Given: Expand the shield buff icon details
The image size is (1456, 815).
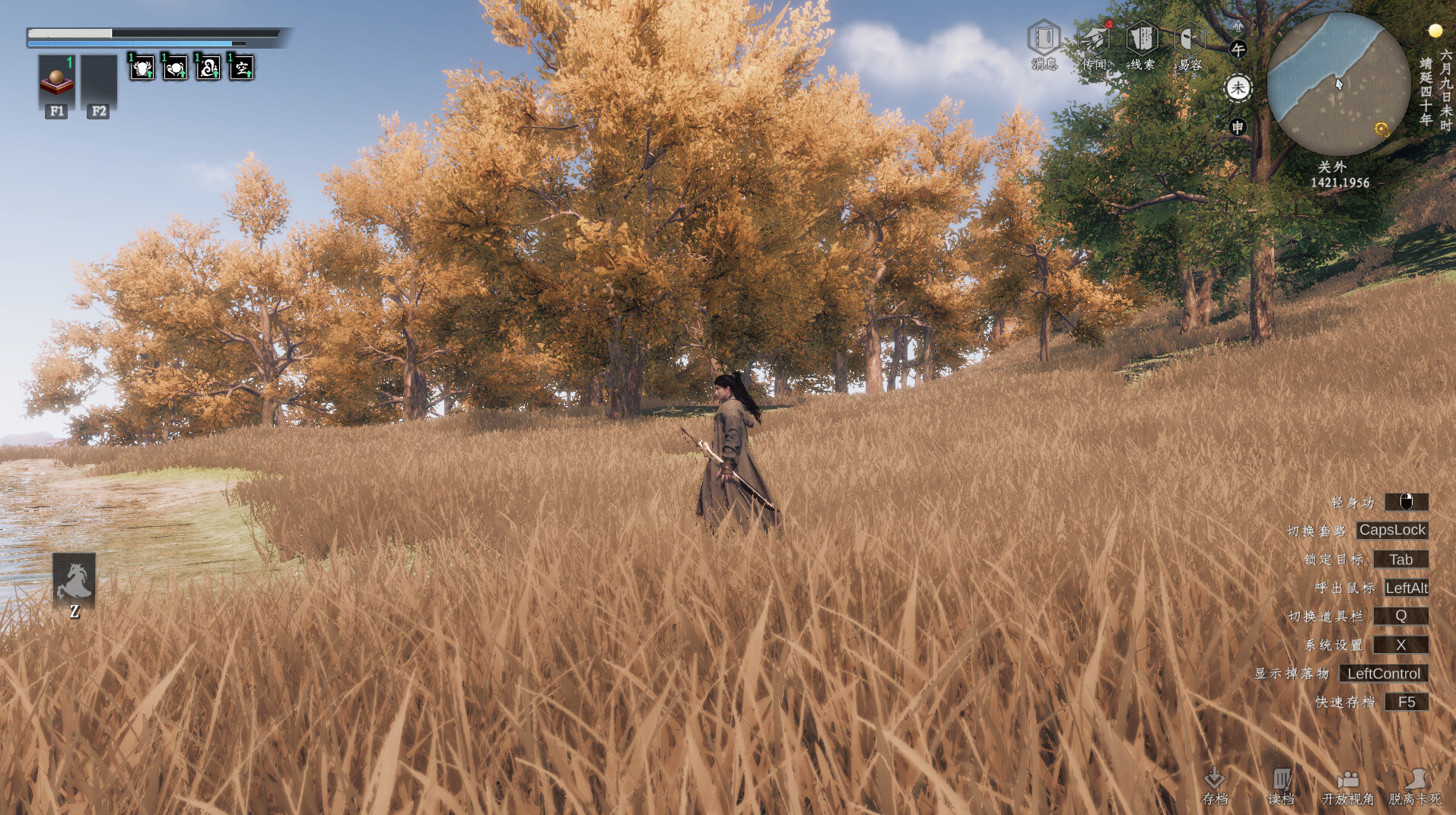Looking at the screenshot, I should pyautogui.click(x=142, y=68).
